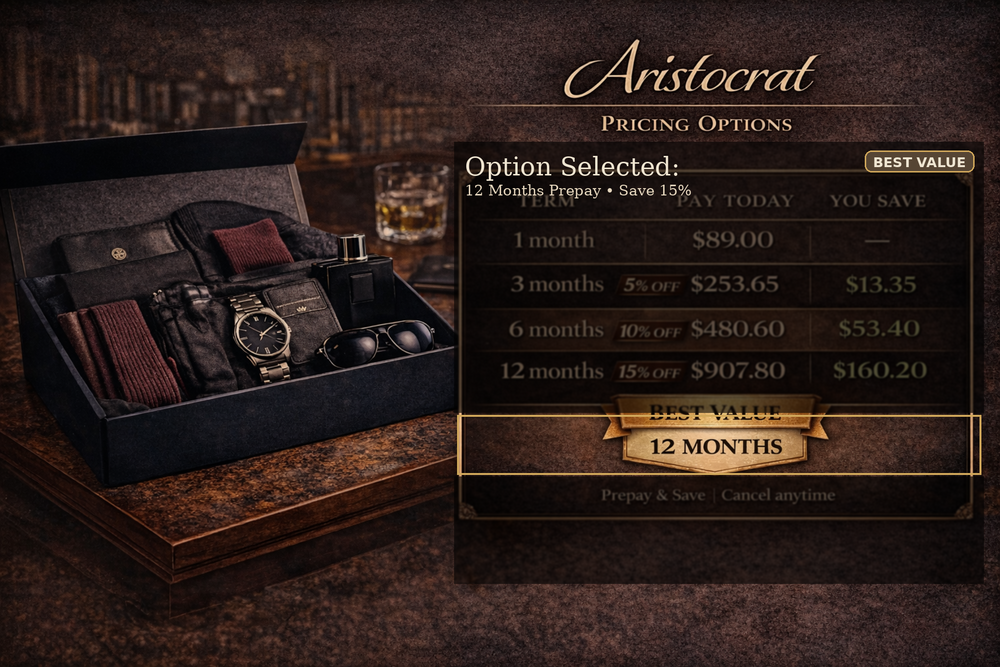Click the 12 MONTHS banner button

coord(716,446)
